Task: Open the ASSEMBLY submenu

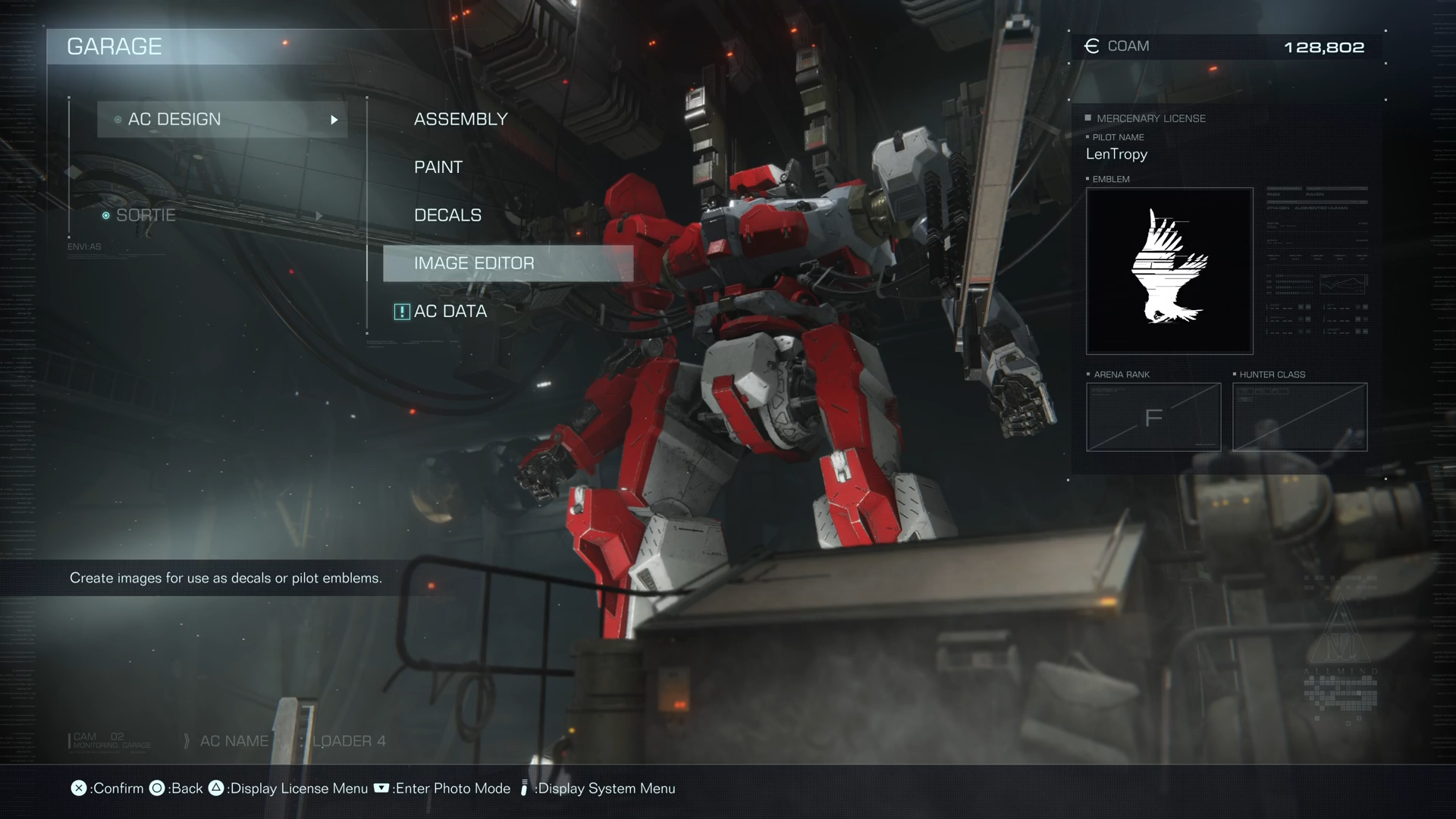Action: (x=460, y=119)
